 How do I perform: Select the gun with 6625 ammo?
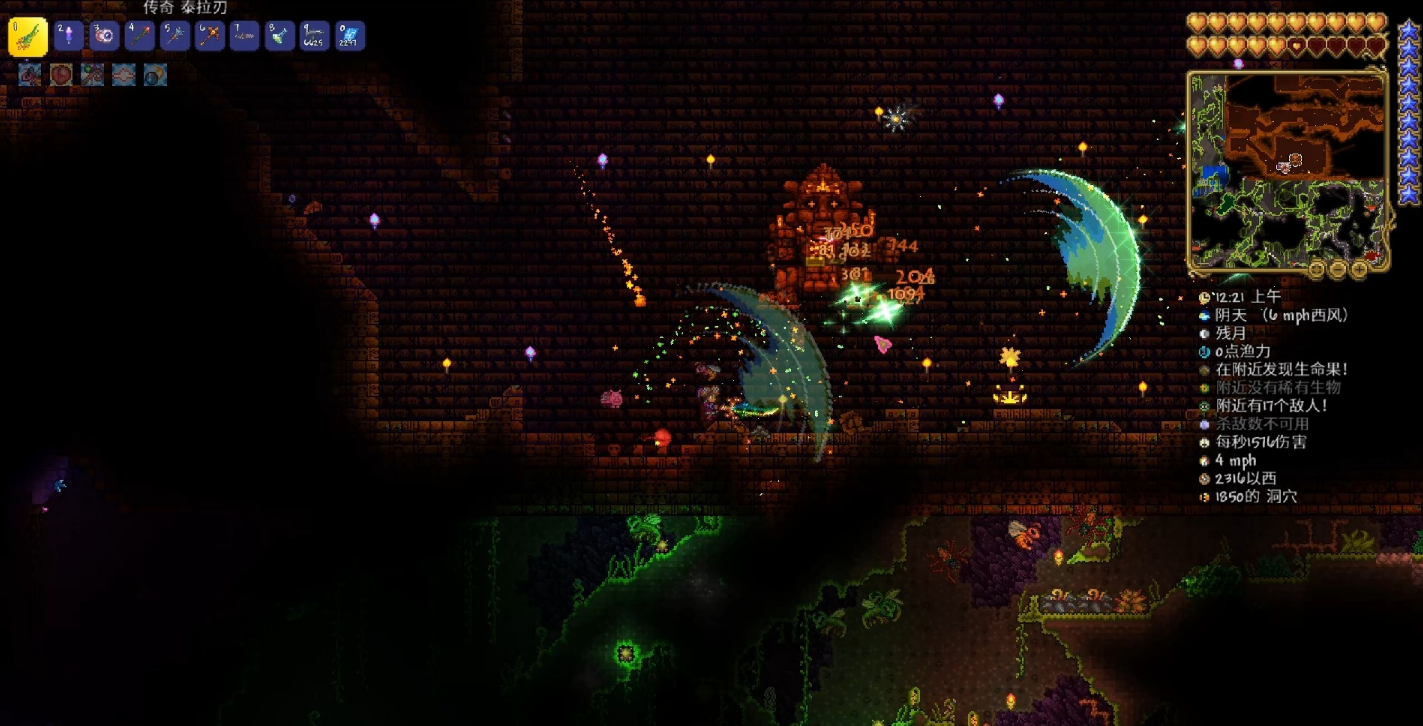point(315,37)
